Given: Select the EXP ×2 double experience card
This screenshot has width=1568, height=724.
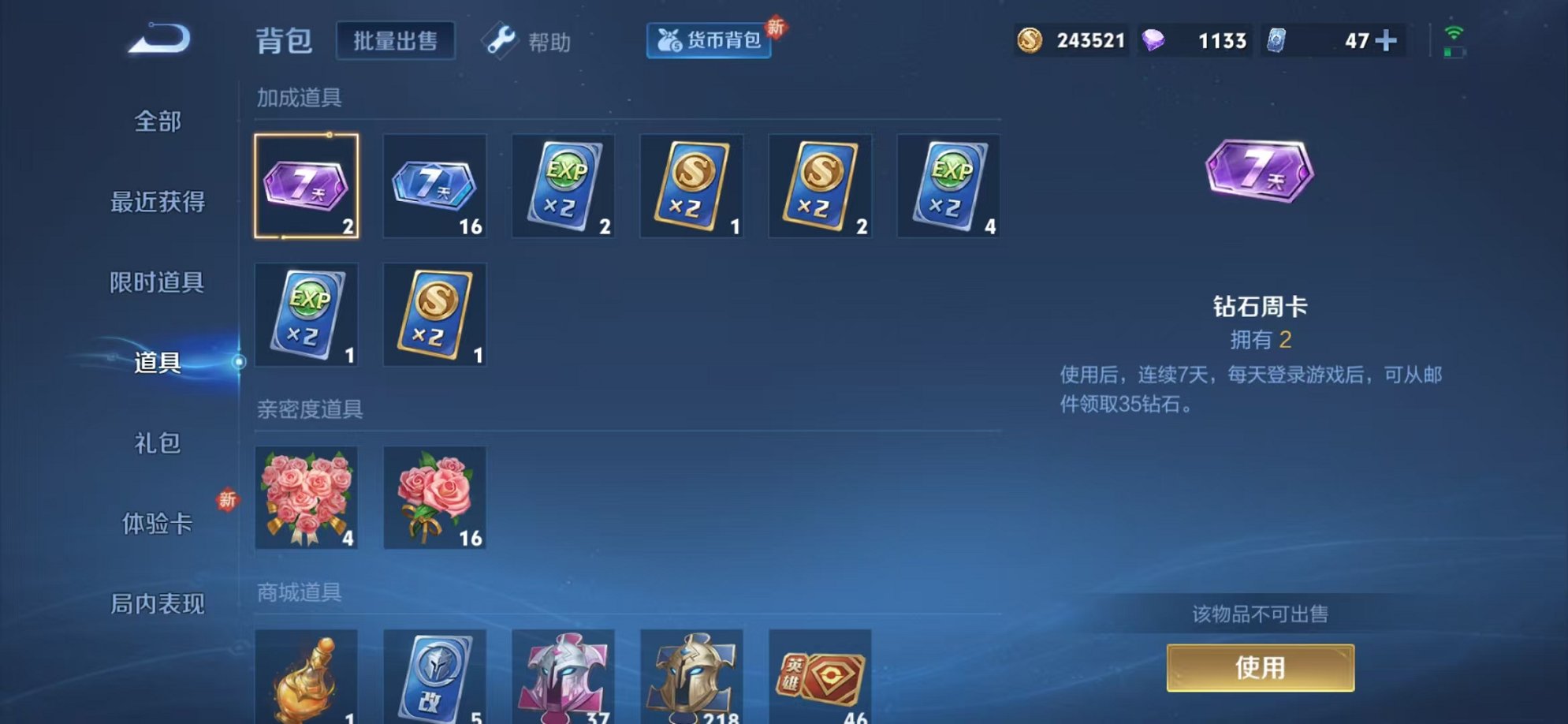Looking at the screenshot, I should [563, 185].
